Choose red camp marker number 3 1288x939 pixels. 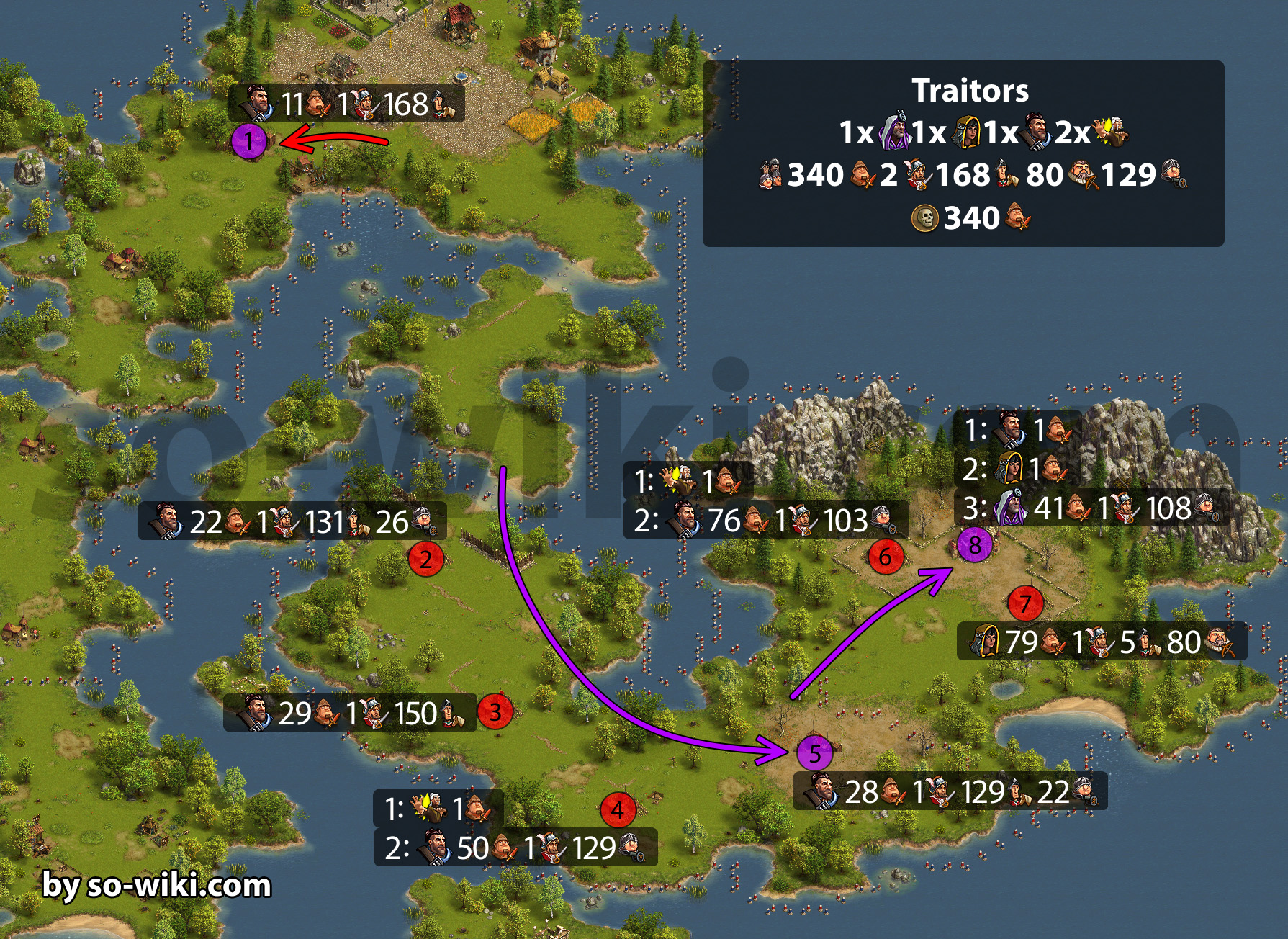click(x=495, y=712)
